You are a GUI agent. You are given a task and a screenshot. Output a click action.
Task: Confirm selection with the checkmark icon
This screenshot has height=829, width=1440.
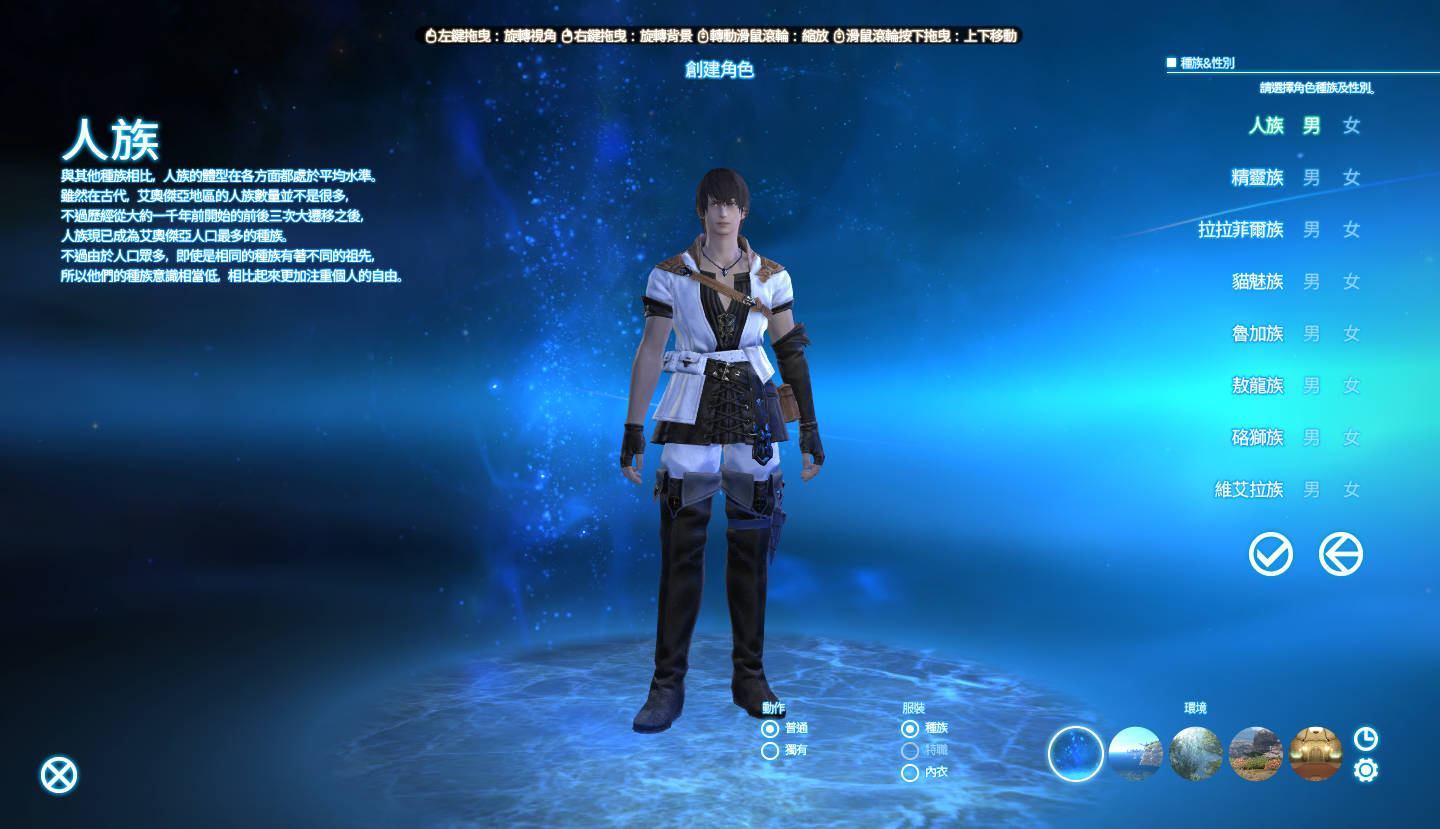(1271, 554)
